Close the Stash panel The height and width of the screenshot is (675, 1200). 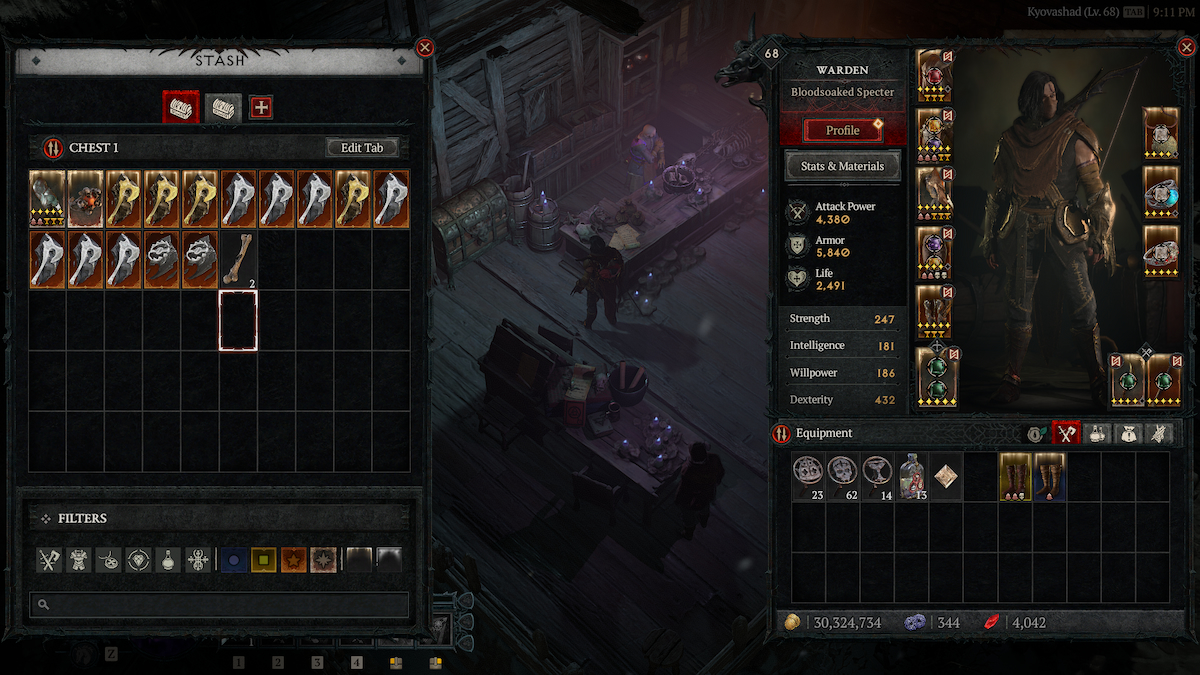coord(425,47)
